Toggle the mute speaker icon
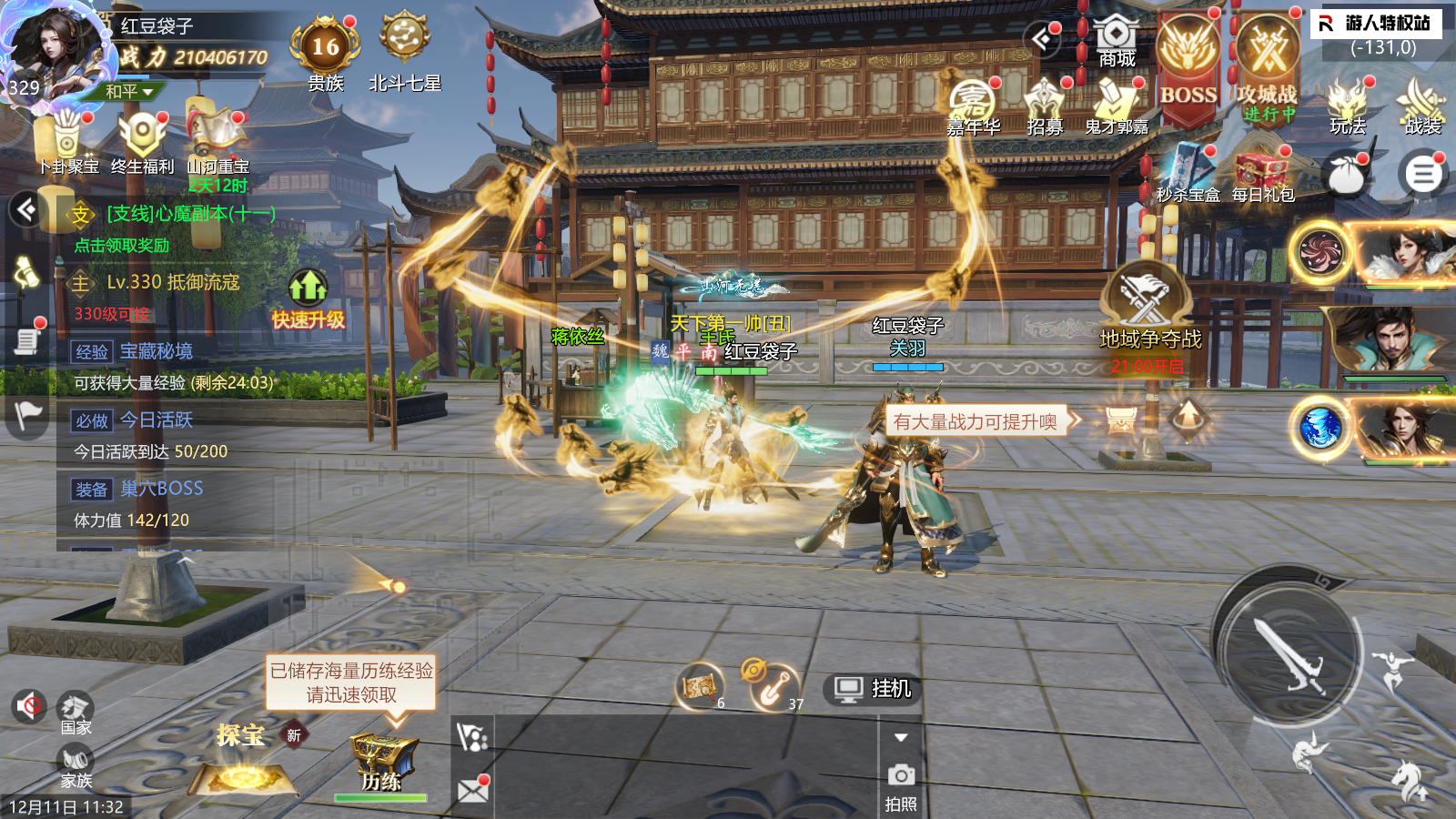 point(29,705)
